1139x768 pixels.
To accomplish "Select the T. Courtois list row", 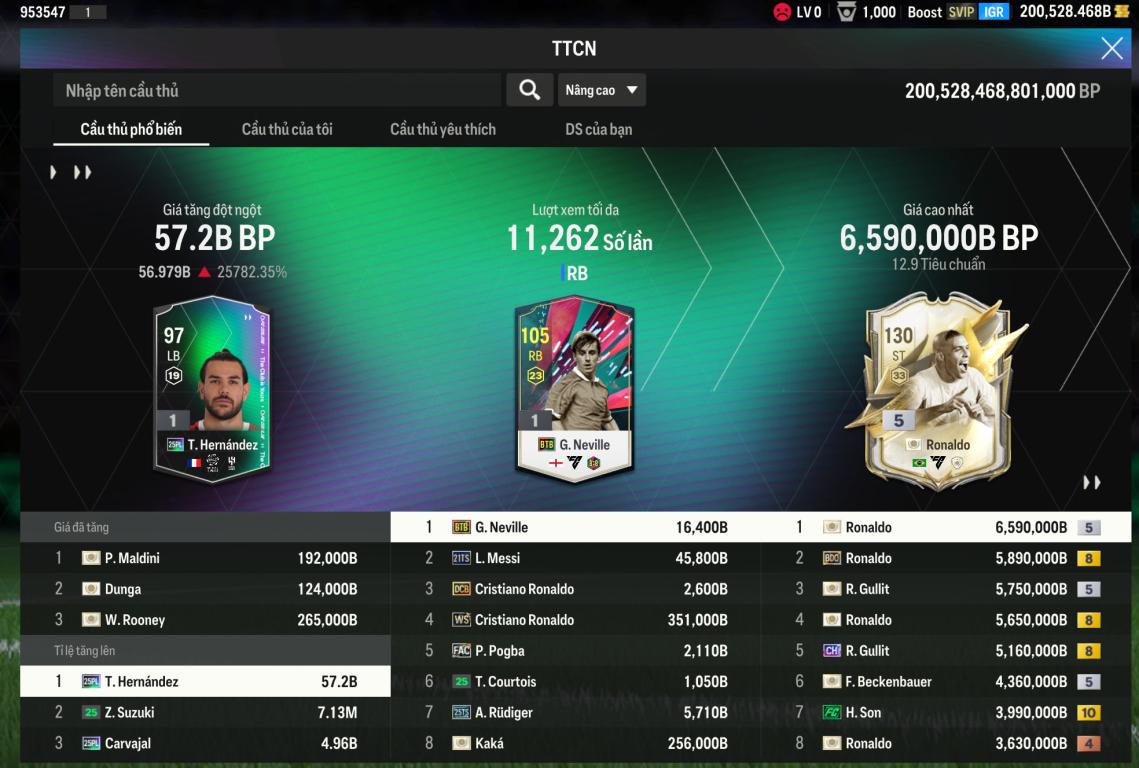I will tap(575, 682).
